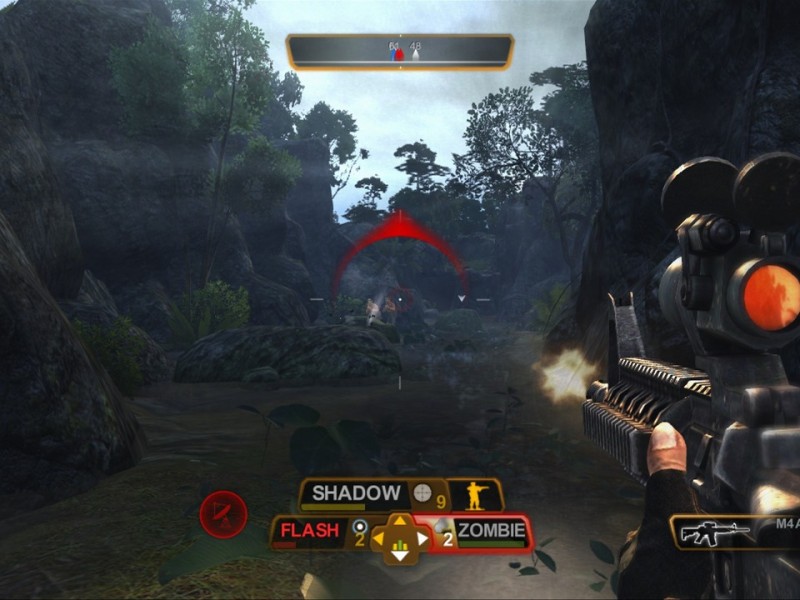
Task: Click the red satellite dish icon
Action: (223, 515)
